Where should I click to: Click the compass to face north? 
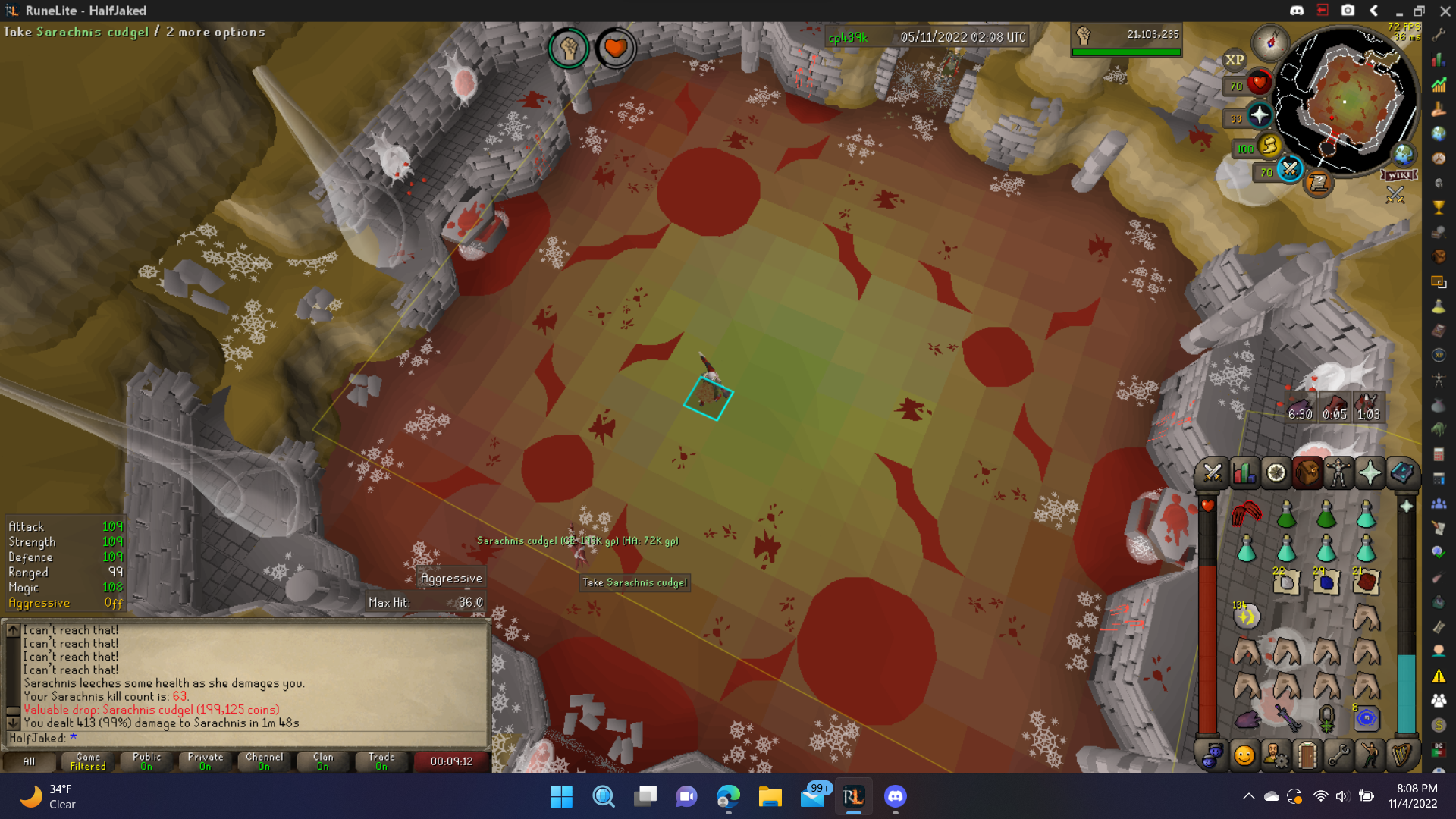1270,41
